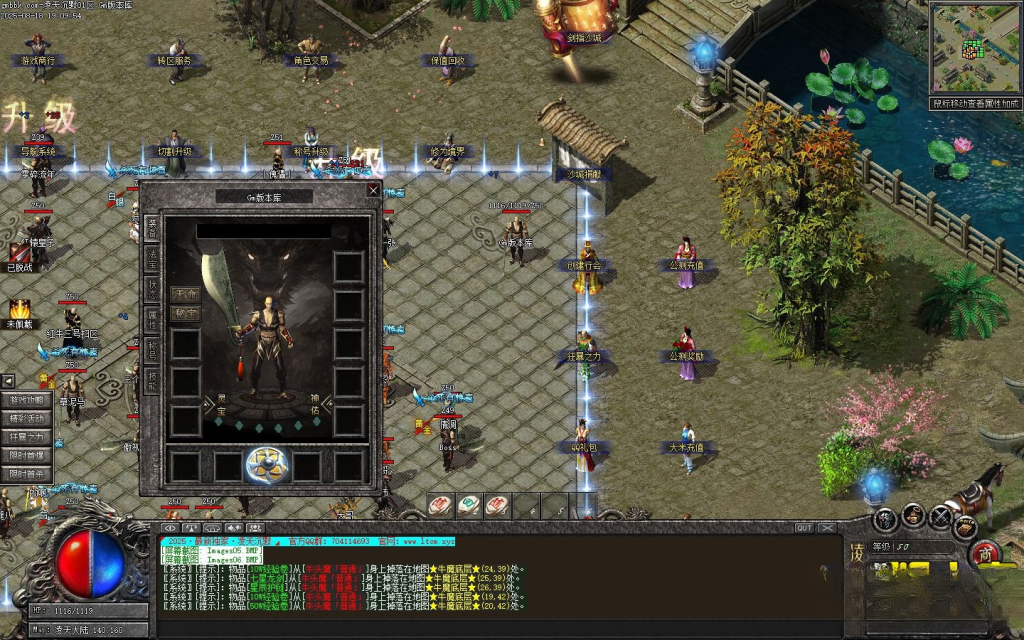Collapse the side menu with the arrow button
The width and height of the screenshot is (1024, 640).
[7, 381]
